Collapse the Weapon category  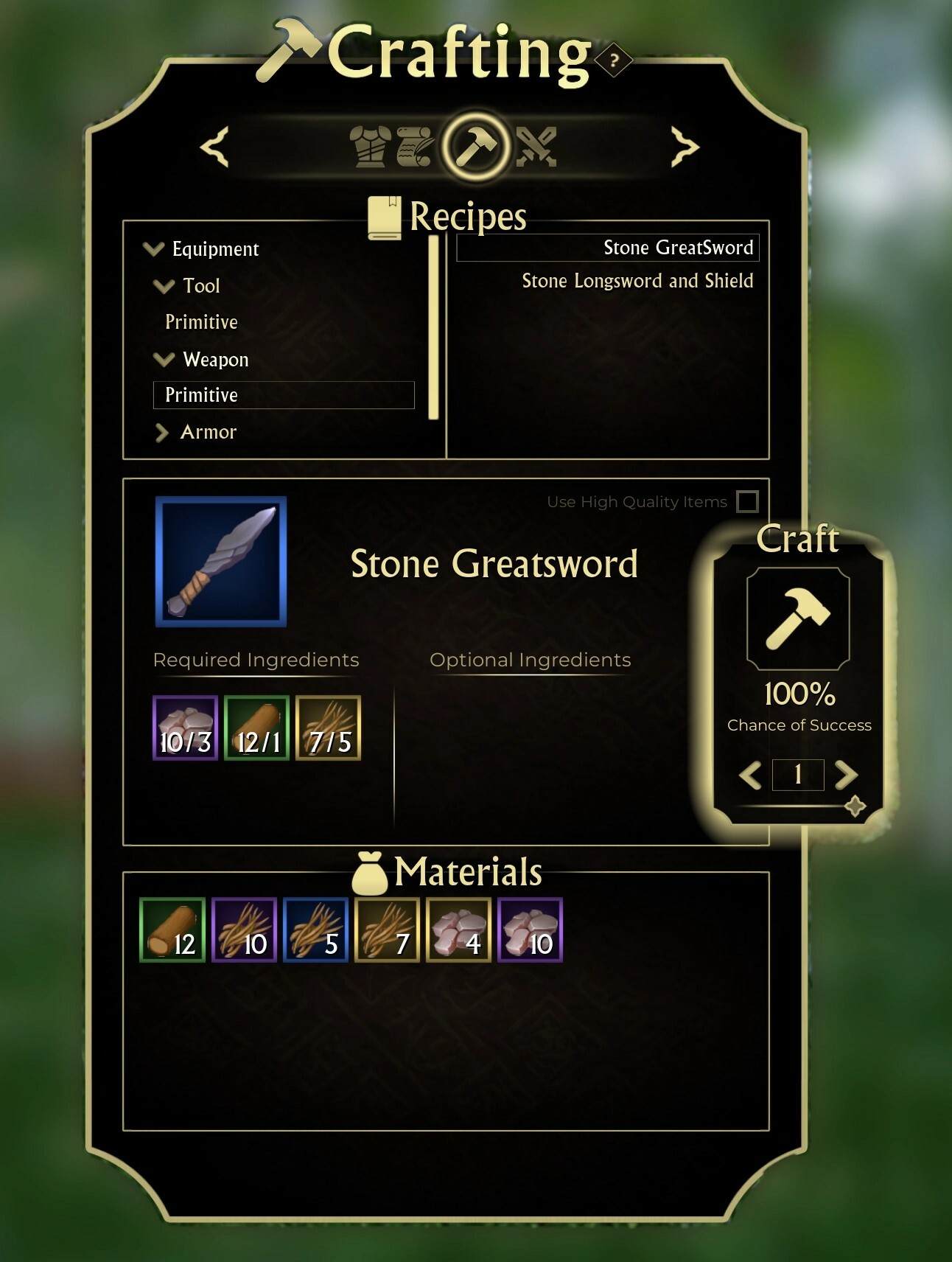(165, 360)
